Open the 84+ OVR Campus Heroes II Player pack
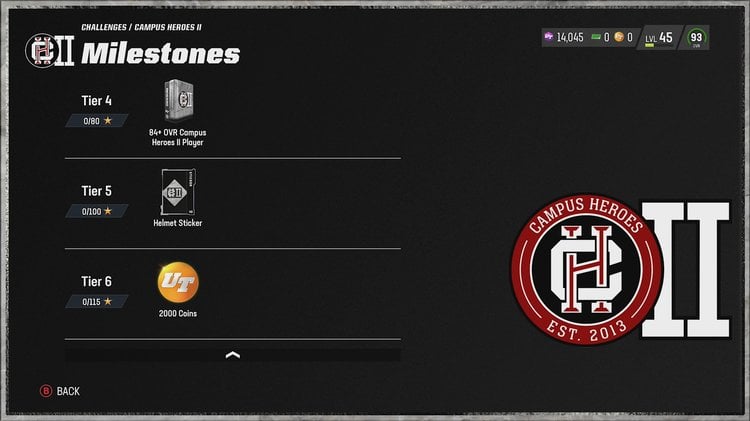The image size is (750, 421). pyautogui.click(x=177, y=101)
